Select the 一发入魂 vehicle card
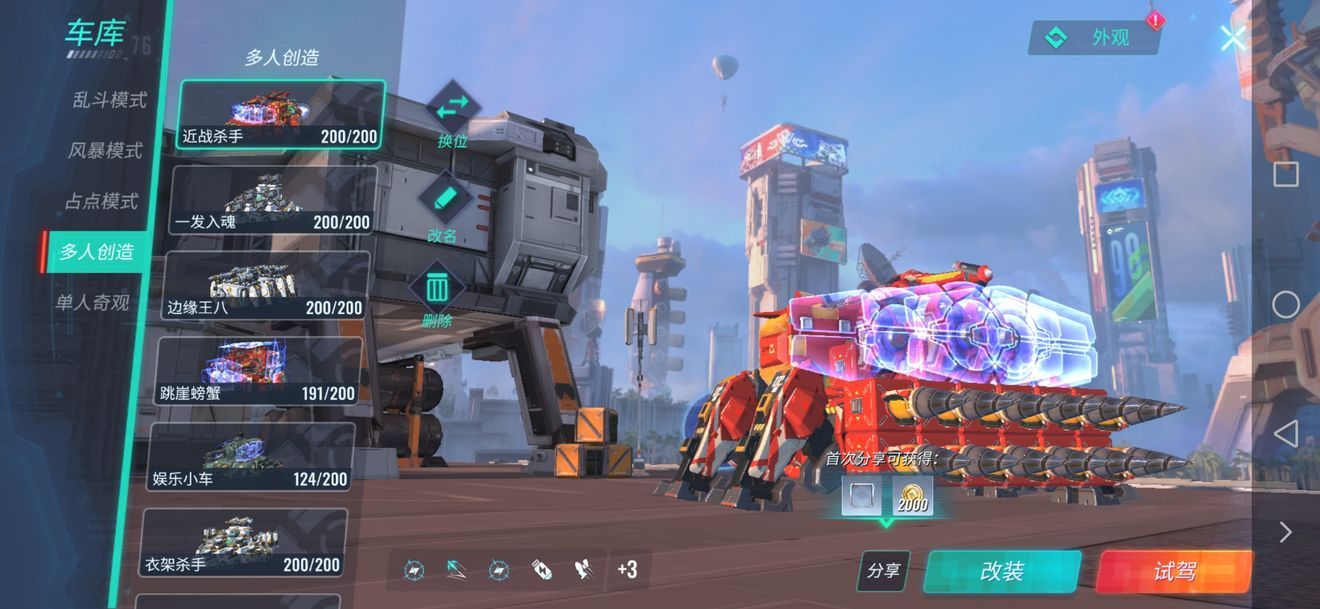Viewport: 1320px width, 609px height. click(273, 200)
